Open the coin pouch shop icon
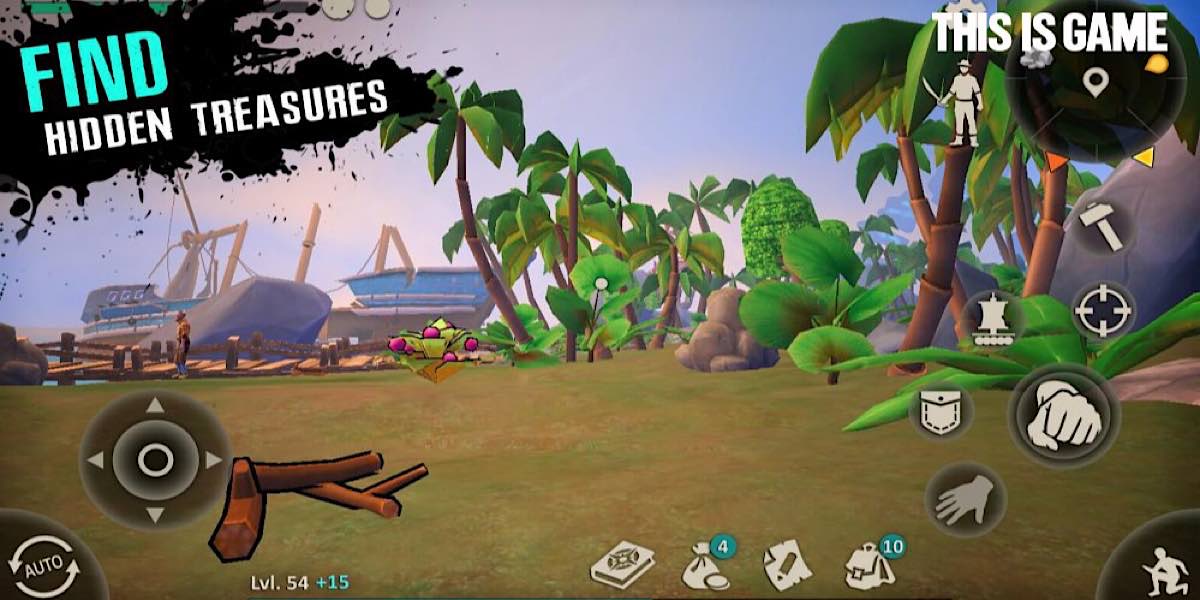 coord(705,566)
